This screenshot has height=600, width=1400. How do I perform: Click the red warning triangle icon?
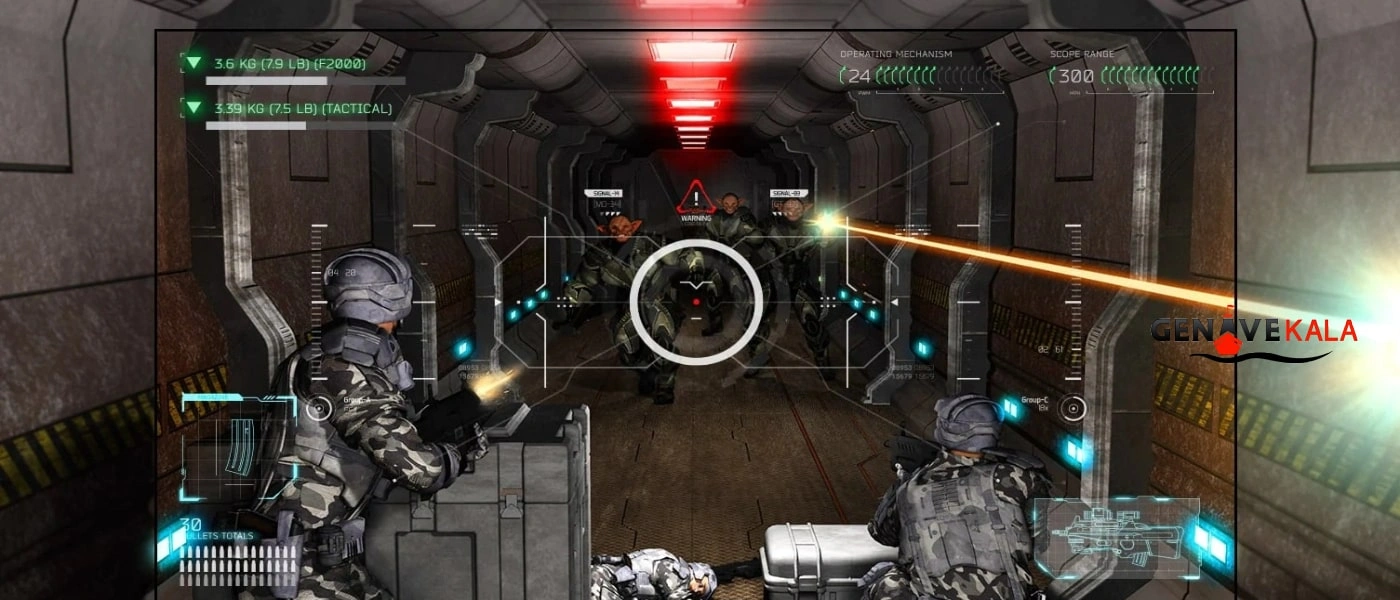point(695,196)
